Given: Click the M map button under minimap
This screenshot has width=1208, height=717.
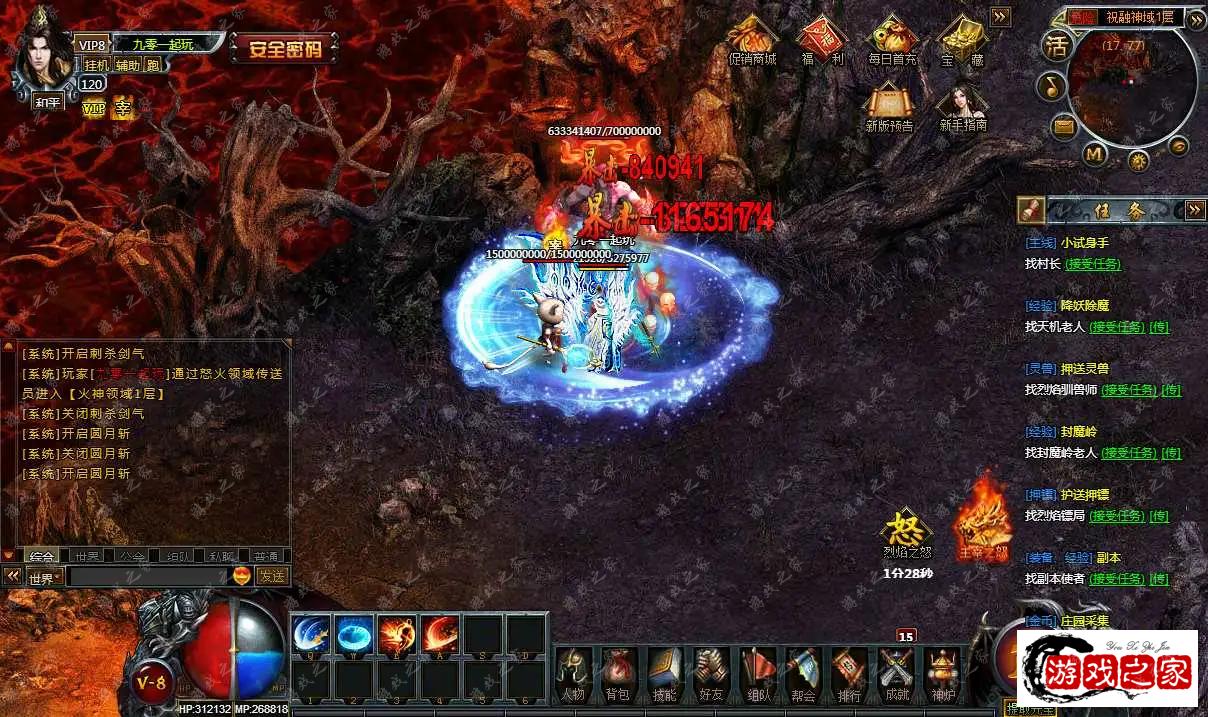Looking at the screenshot, I should click(1095, 154).
